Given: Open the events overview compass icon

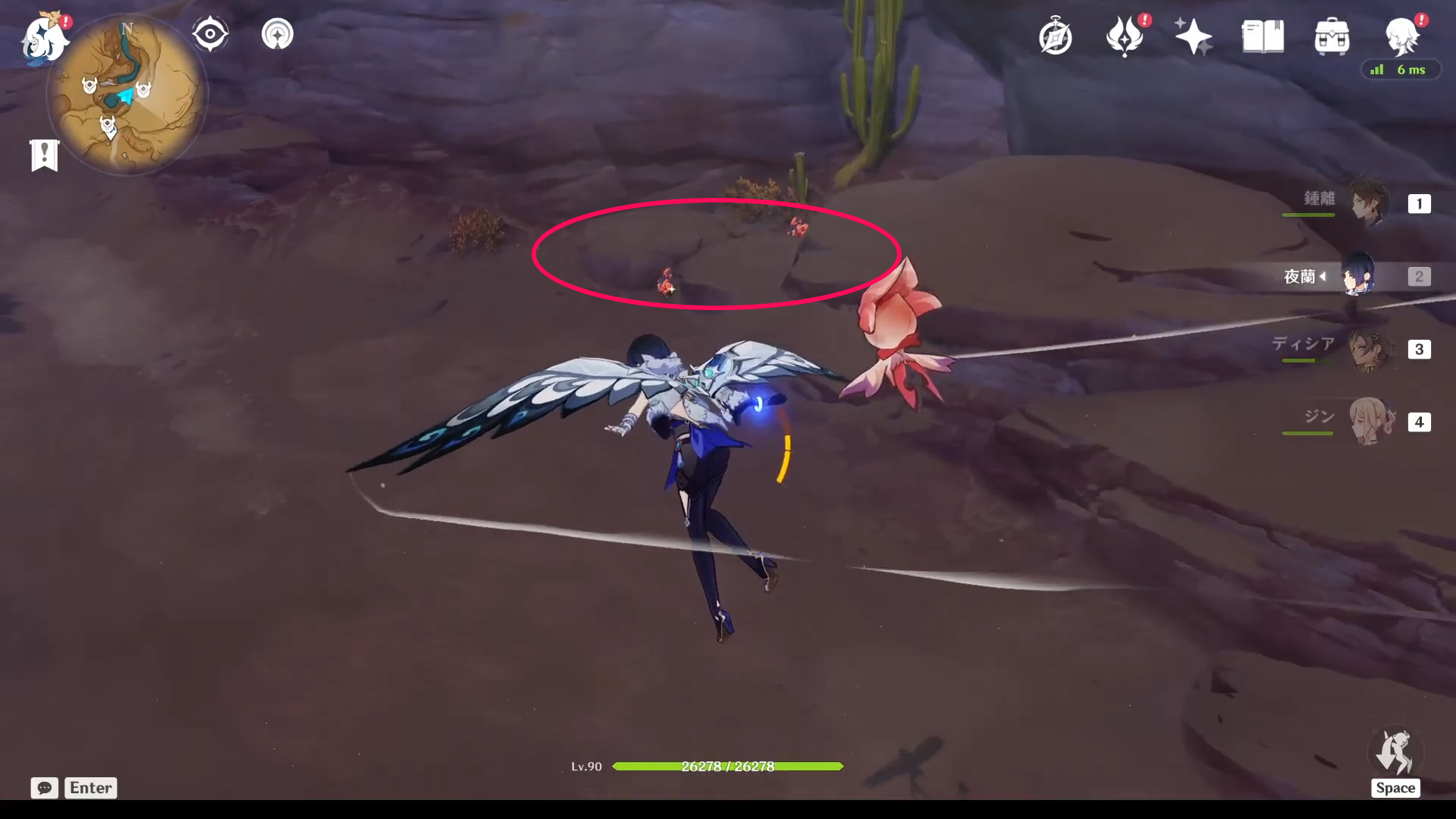Looking at the screenshot, I should pyautogui.click(x=1056, y=36).
